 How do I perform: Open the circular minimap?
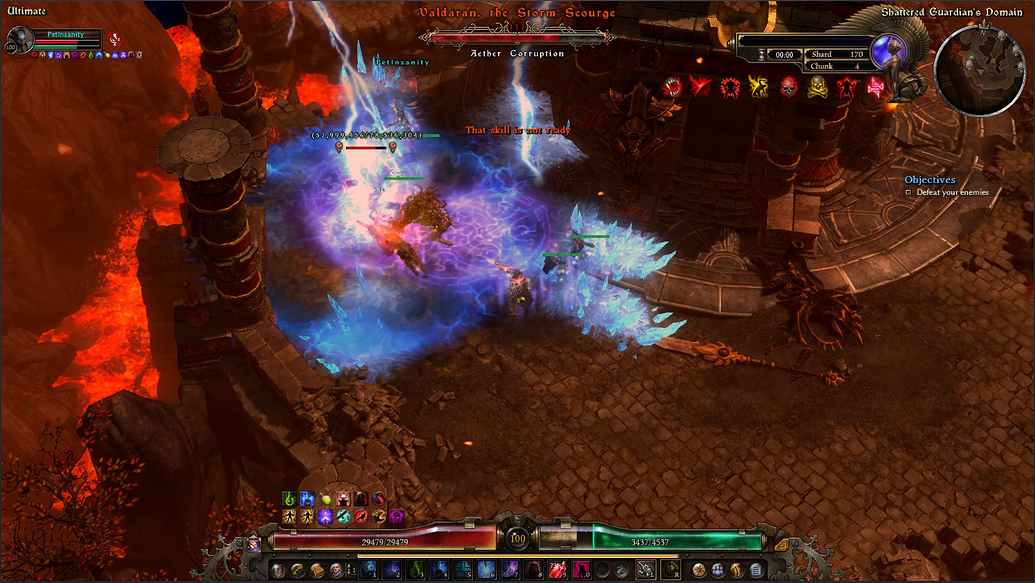pos(980,70)
